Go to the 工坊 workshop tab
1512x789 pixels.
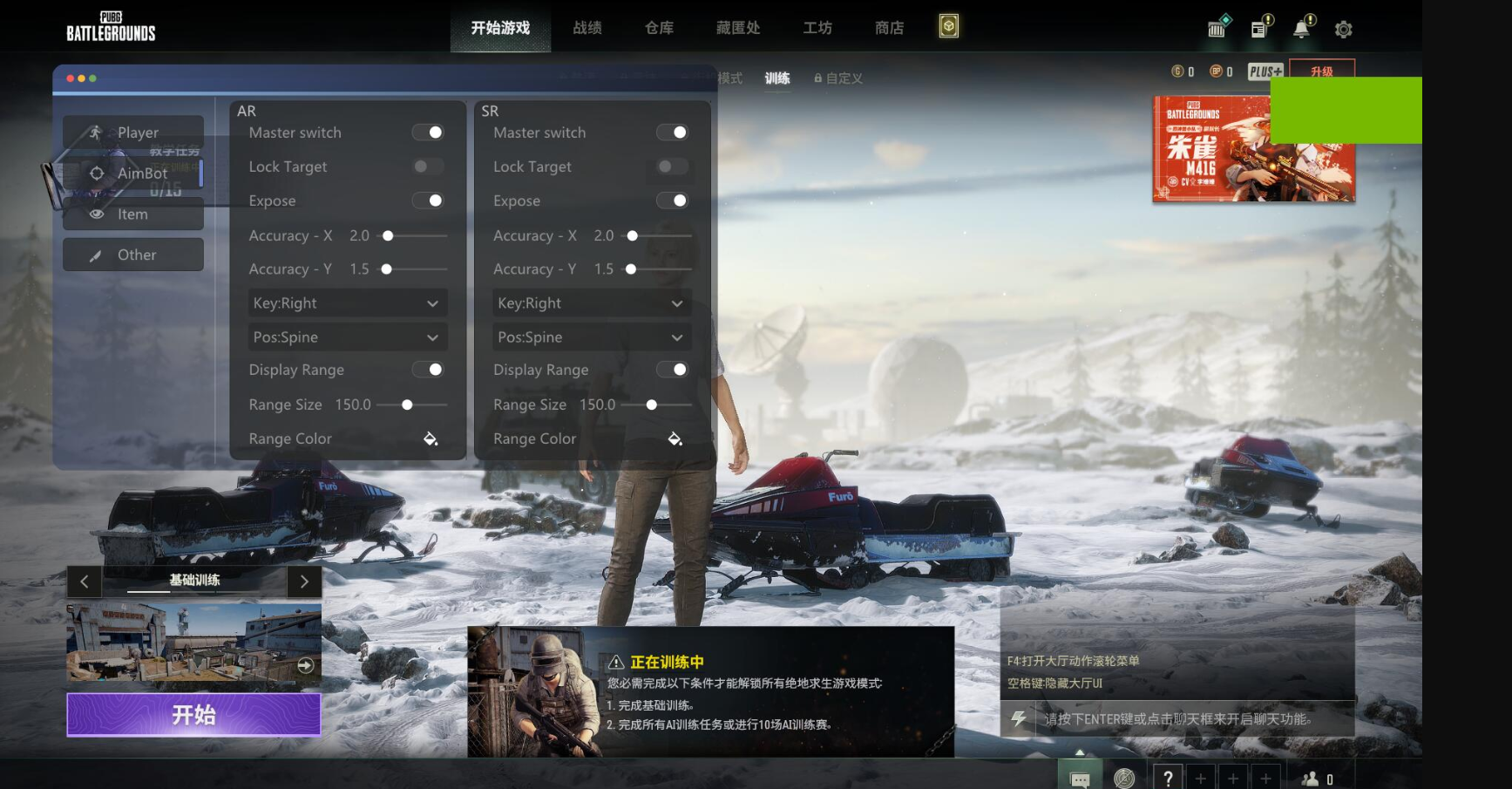coord(817,28)
